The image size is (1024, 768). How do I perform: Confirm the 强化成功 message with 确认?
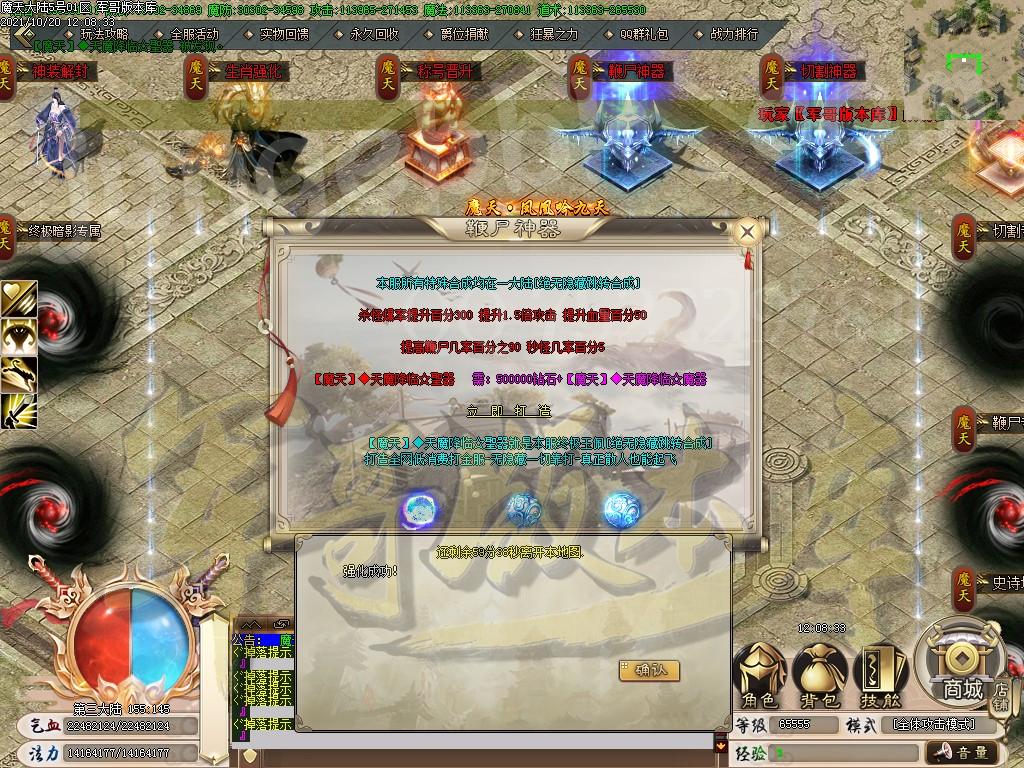[x=649, y=670]
